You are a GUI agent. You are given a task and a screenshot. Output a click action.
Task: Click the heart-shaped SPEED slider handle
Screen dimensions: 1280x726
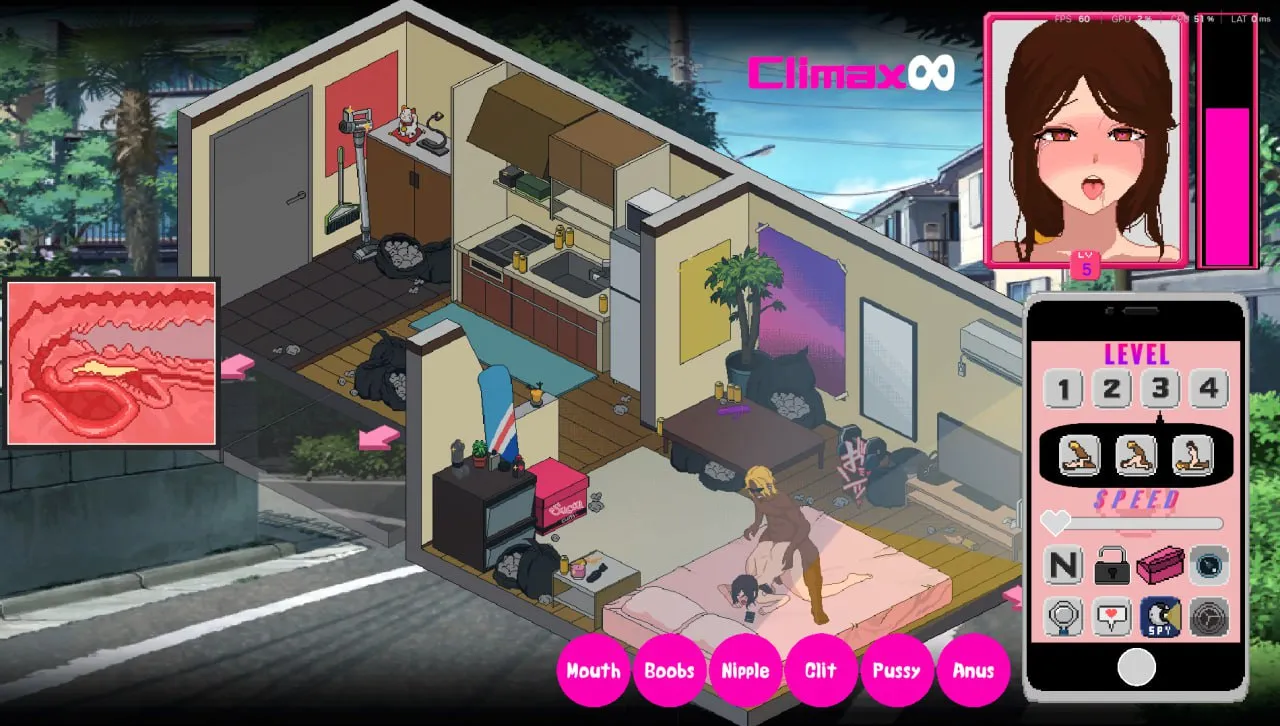pos(1055,521)
